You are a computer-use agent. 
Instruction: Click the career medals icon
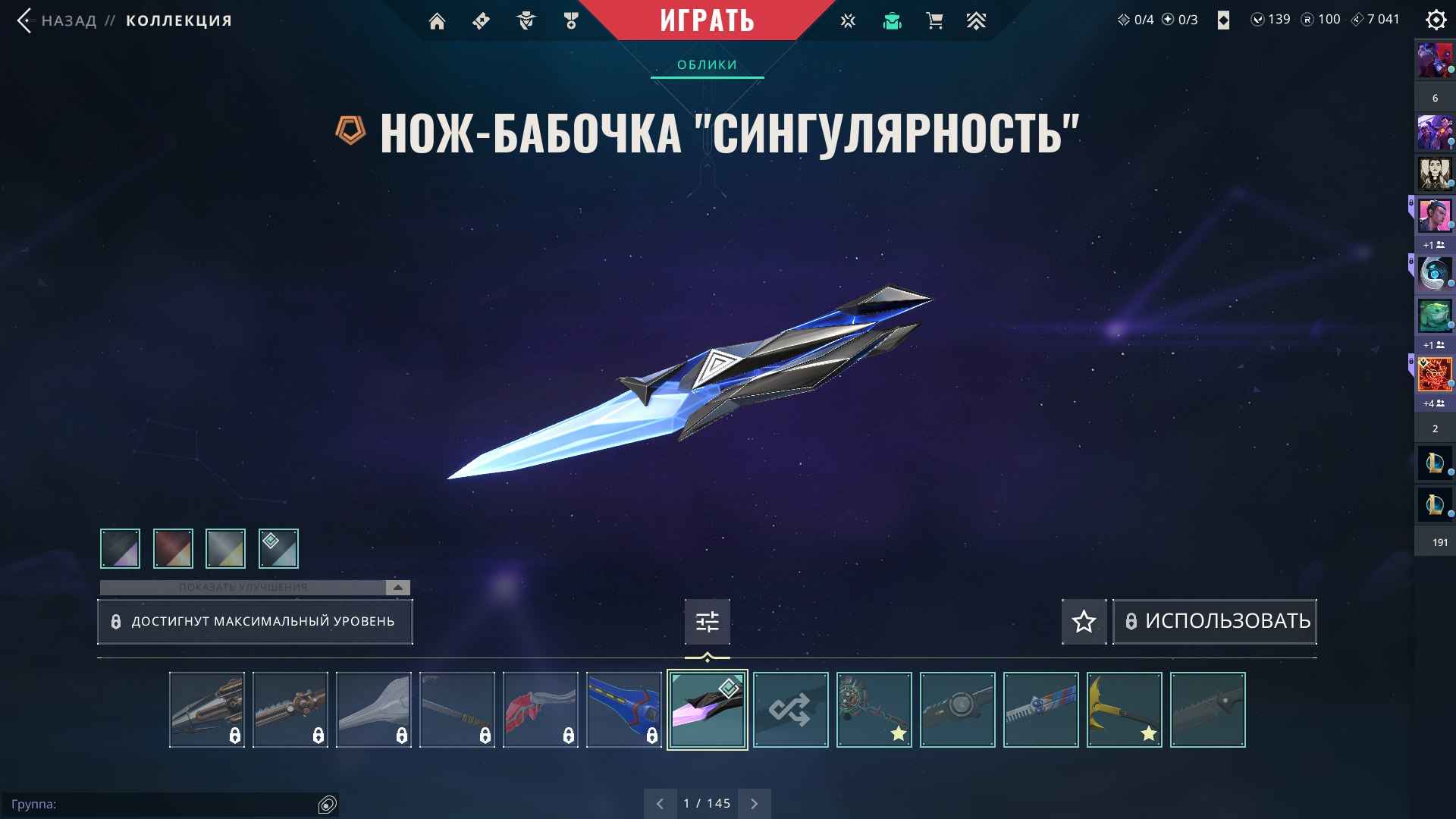coord(571,20)
